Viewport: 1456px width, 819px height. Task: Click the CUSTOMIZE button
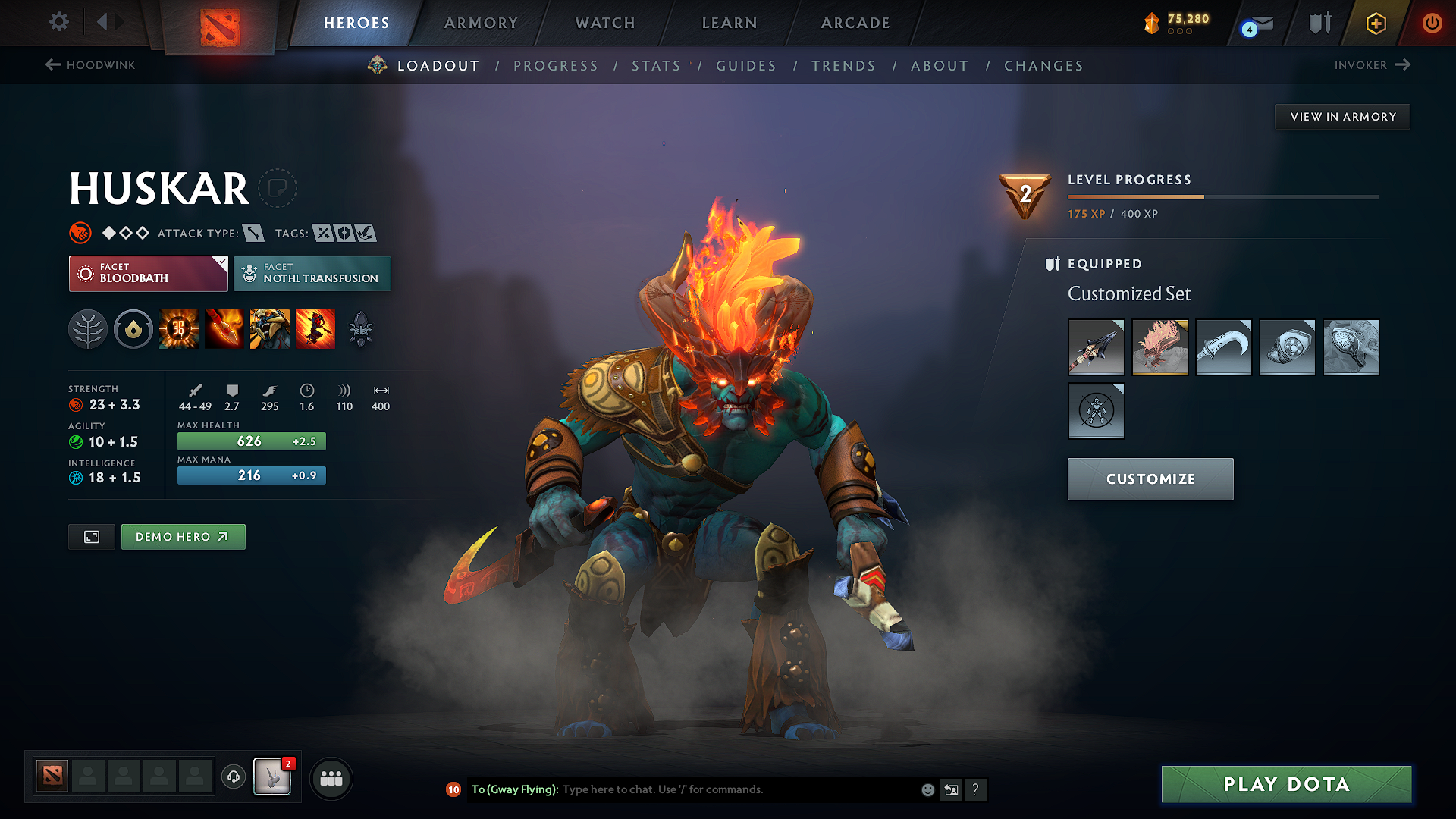pyautogui.click(x=1150, y=479)
